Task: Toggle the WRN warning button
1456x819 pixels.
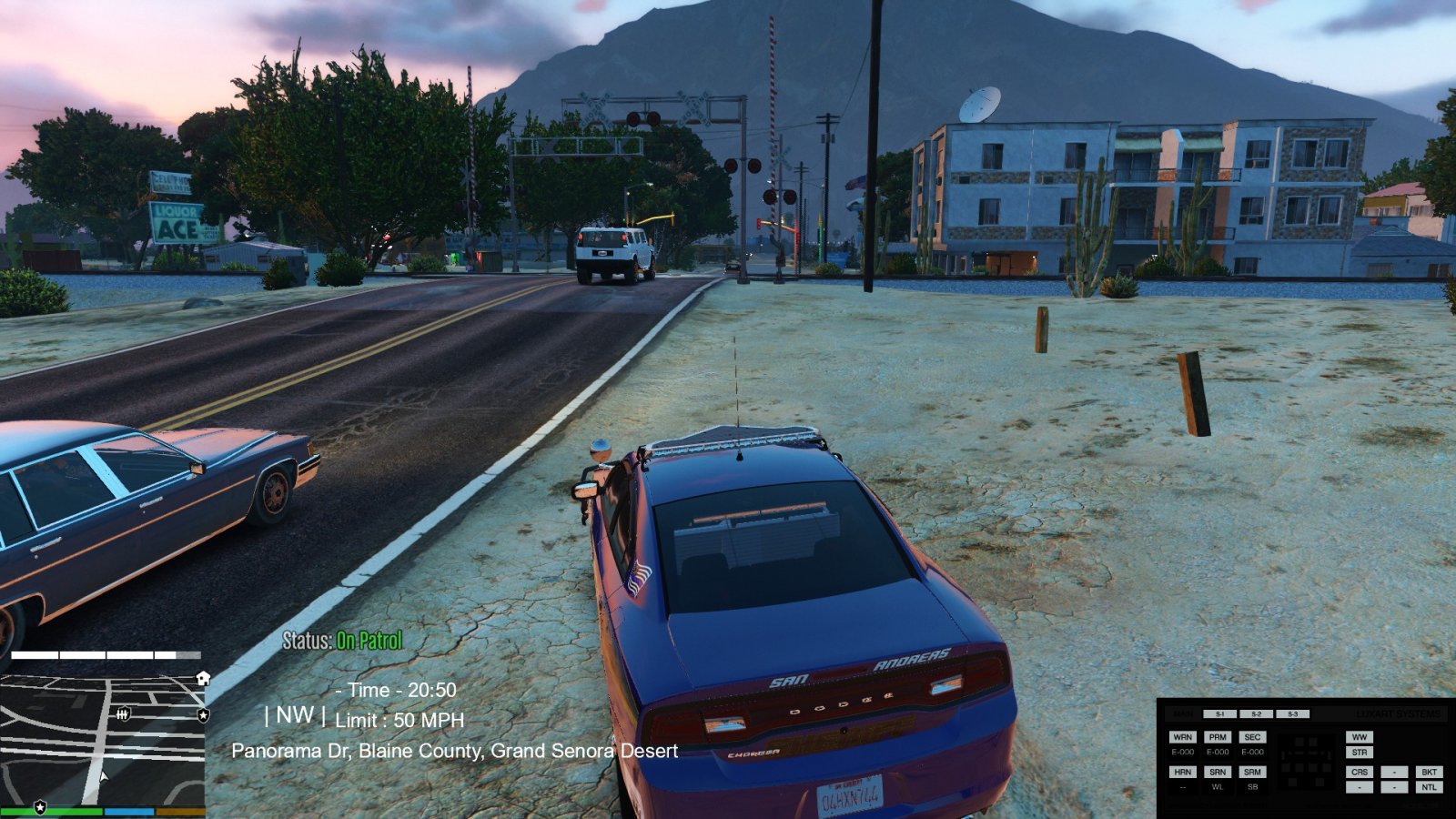Action: (x=1182, y=737)
